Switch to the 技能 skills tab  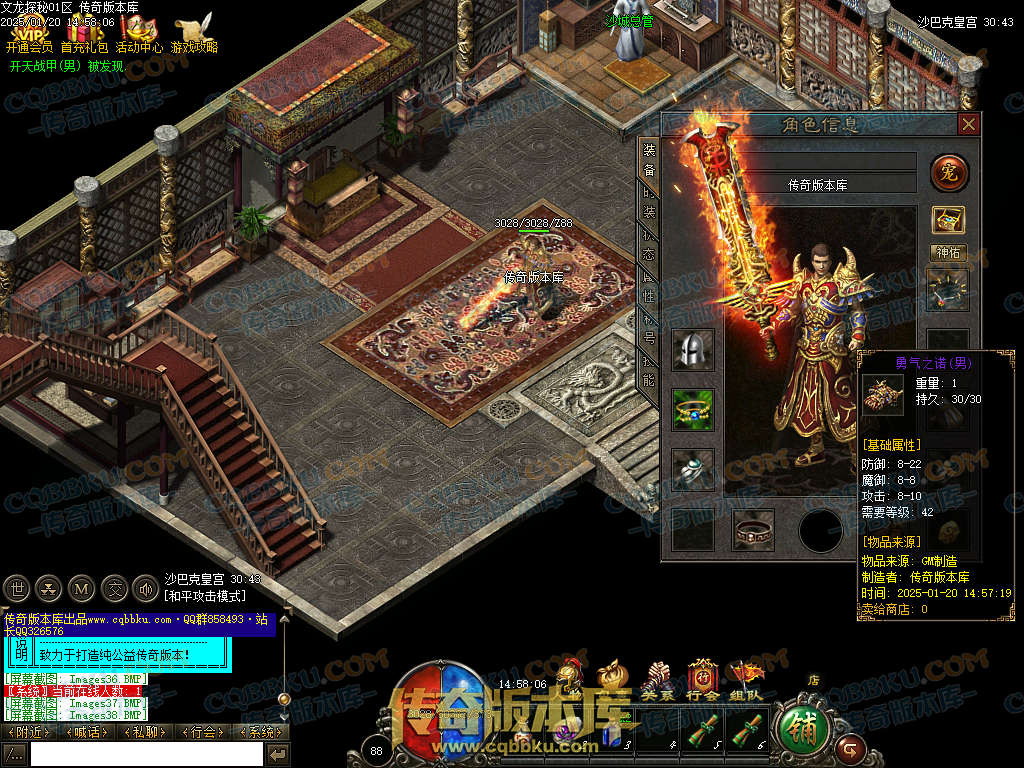(649, 371)
